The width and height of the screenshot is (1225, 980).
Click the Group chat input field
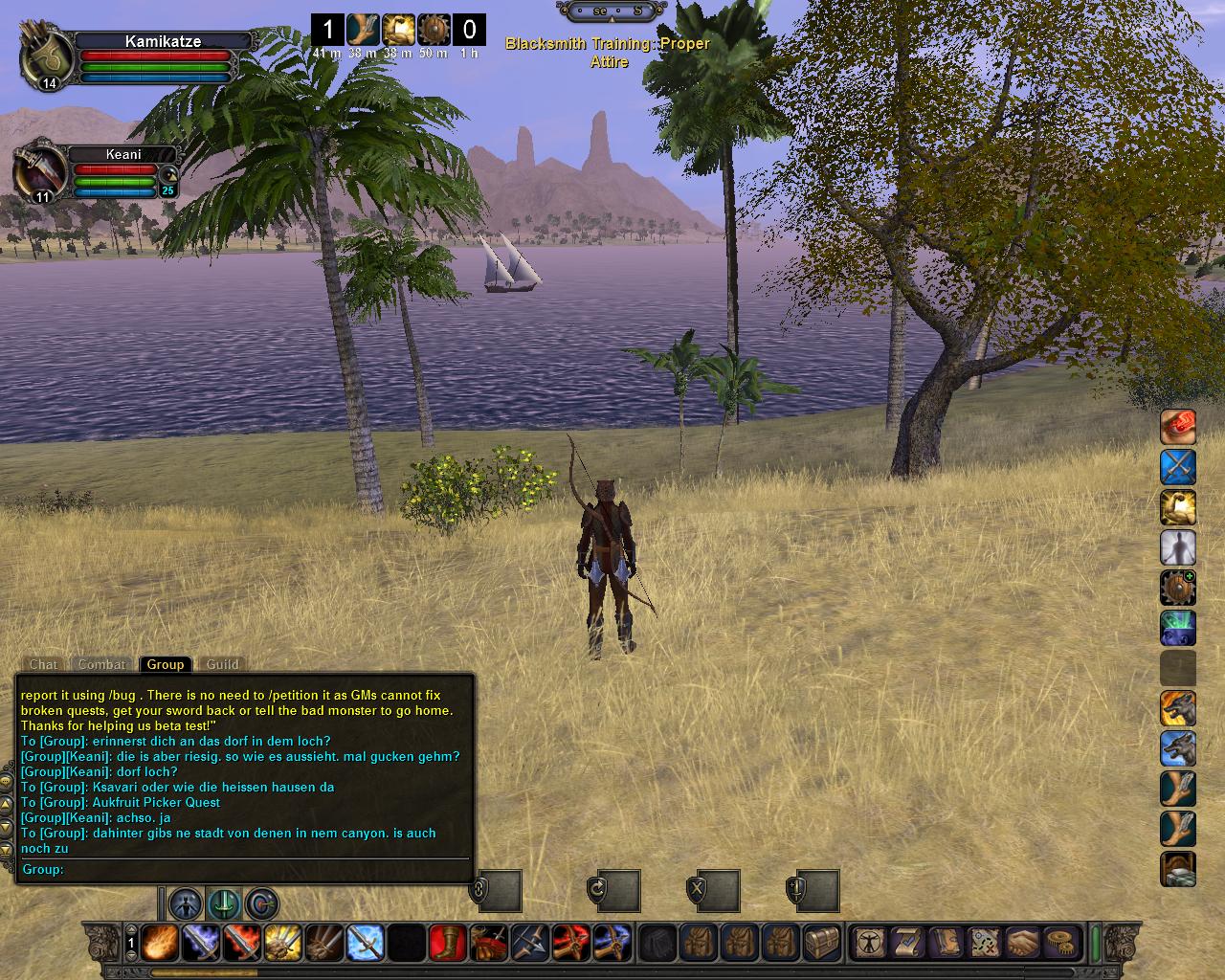258,870
